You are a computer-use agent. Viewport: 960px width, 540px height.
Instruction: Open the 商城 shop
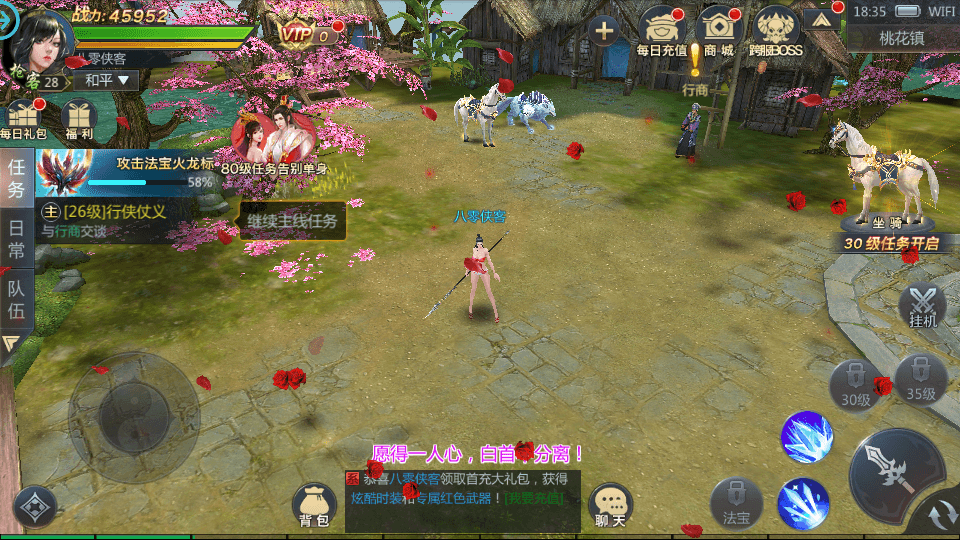719,30
